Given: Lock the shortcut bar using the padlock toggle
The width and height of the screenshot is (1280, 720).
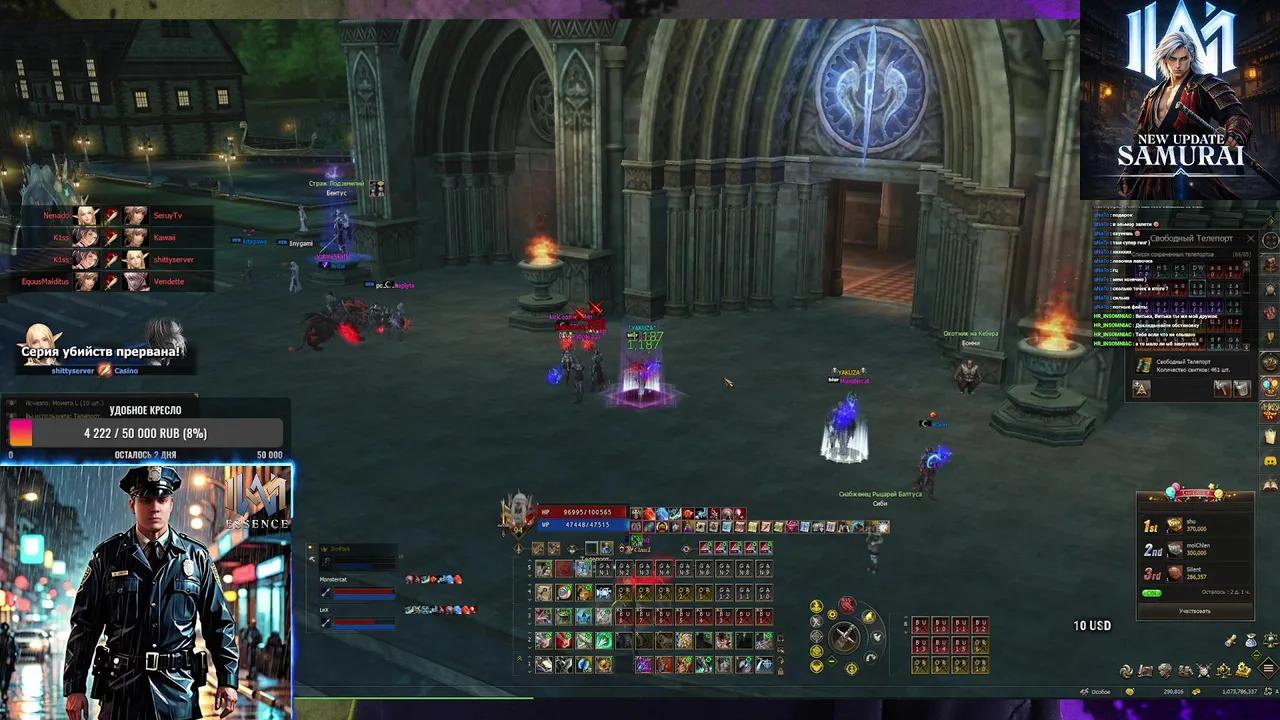Looking at the screenshot, I should [x=781, y=670].
